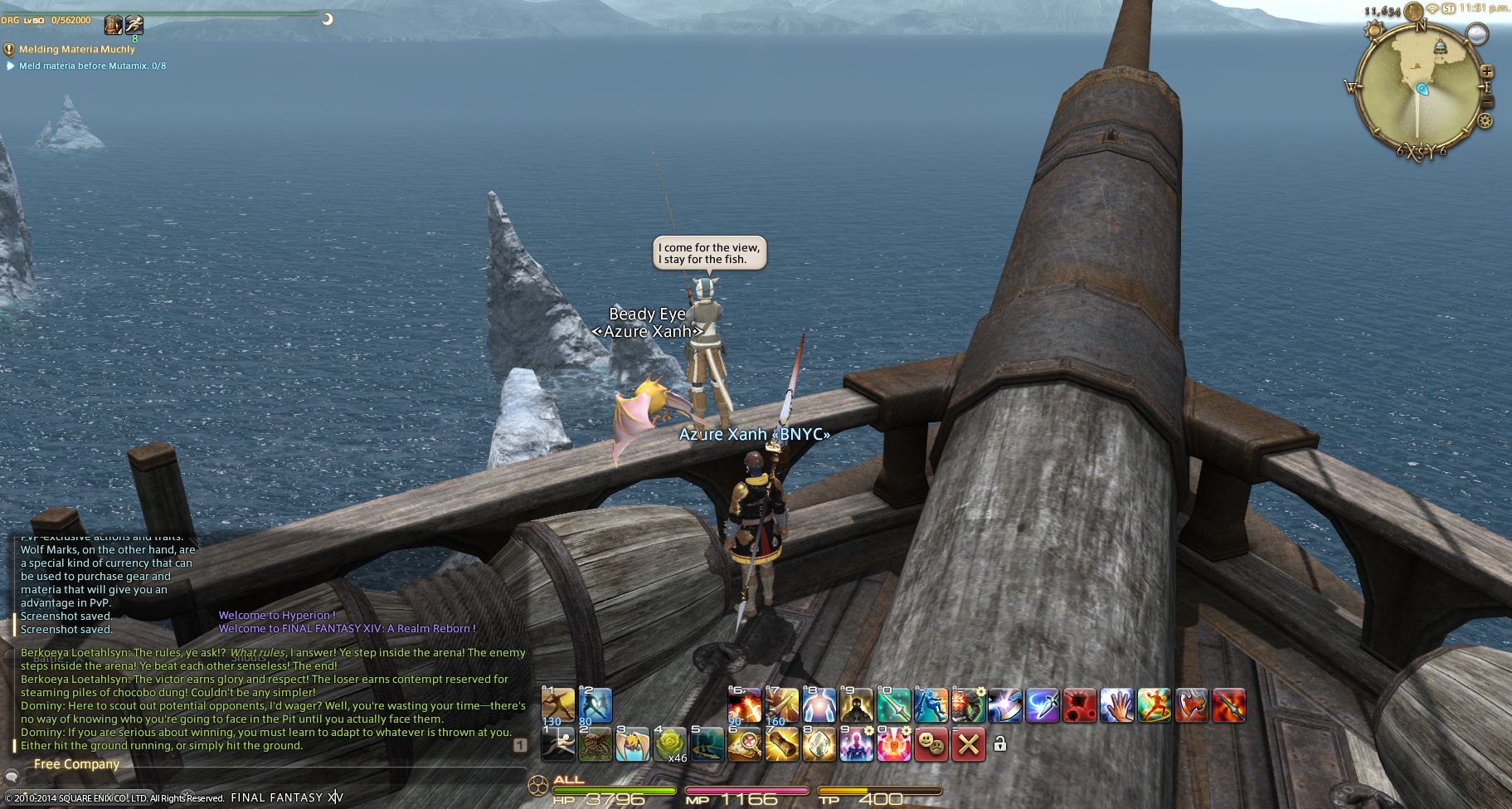Activate the open hand ability icon

1116,705
